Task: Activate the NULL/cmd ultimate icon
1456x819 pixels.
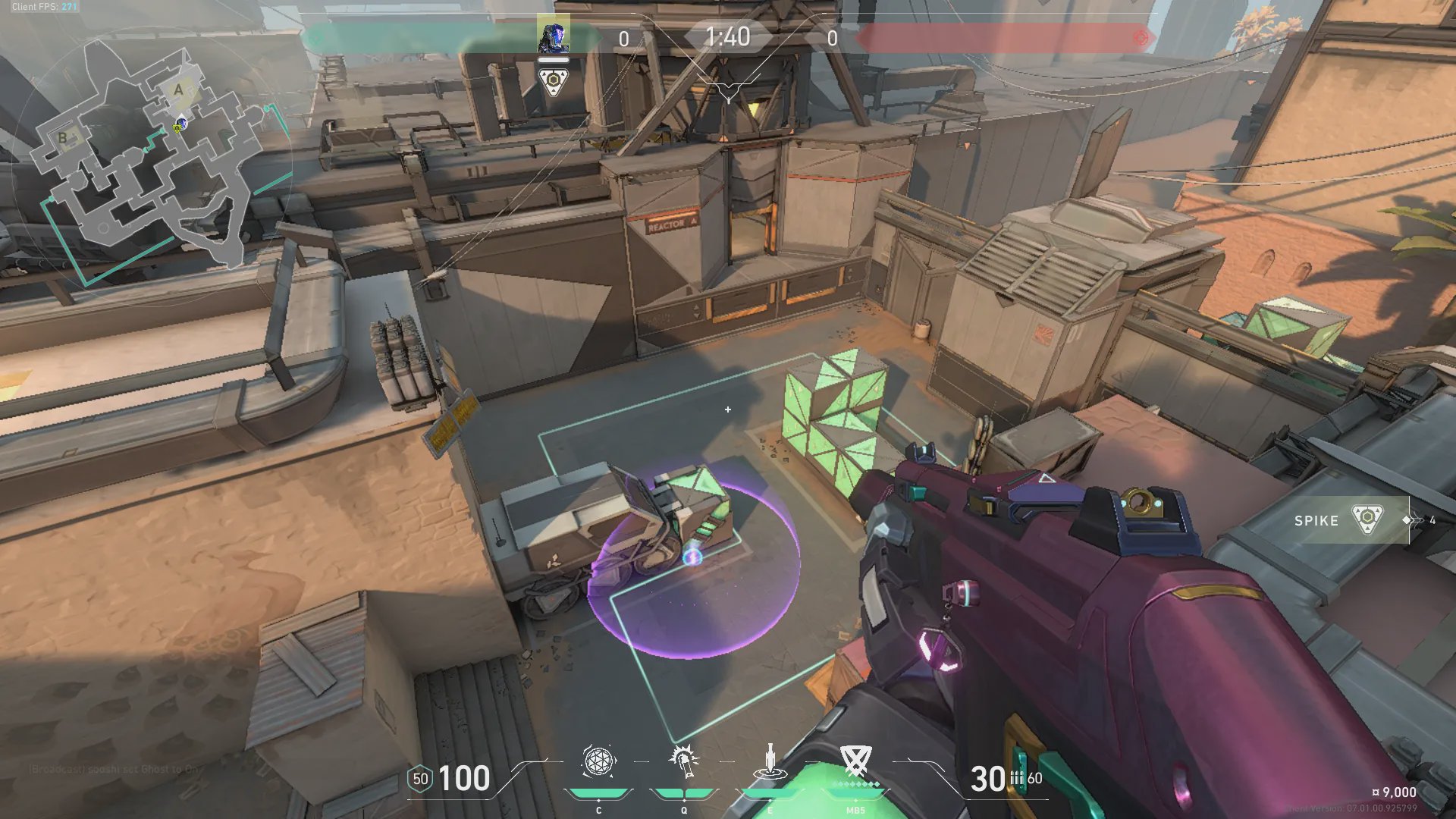Action: click(x=855, y=760)
